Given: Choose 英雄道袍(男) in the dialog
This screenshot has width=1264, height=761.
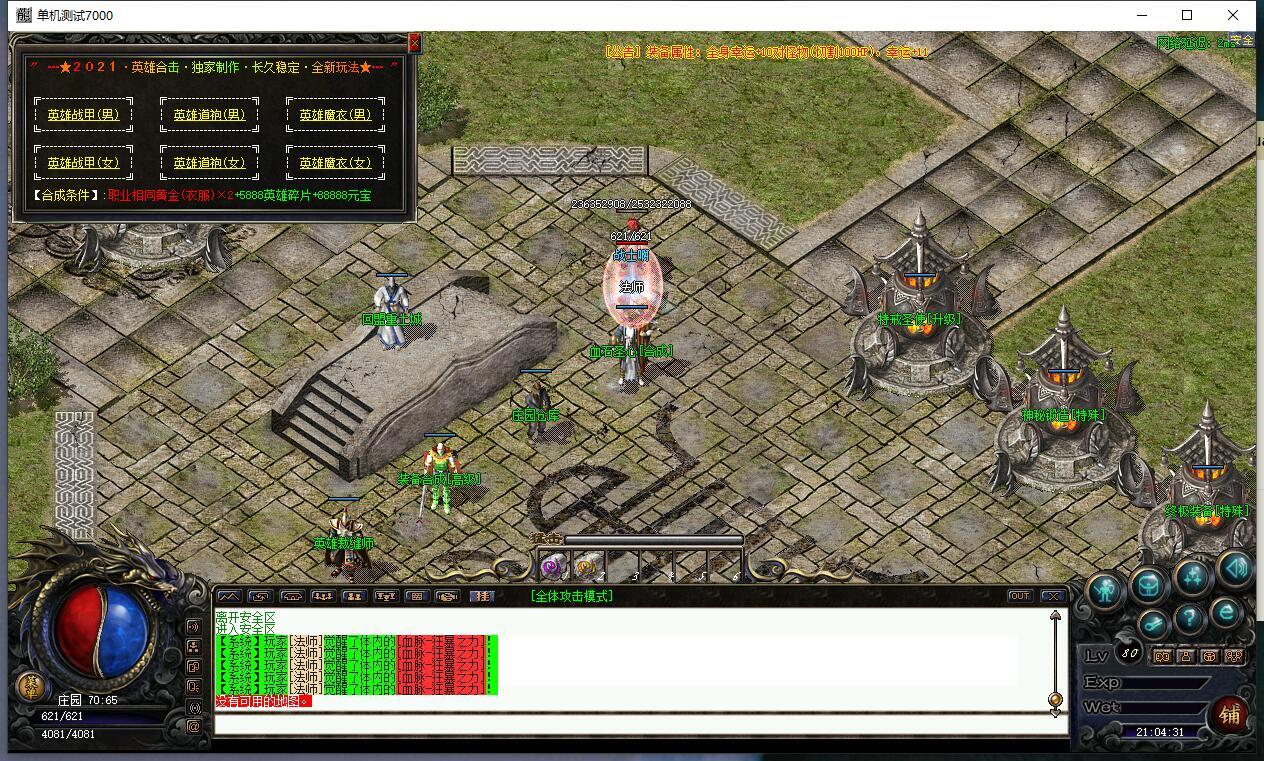Looking at the screenshot, I should 209,114.
